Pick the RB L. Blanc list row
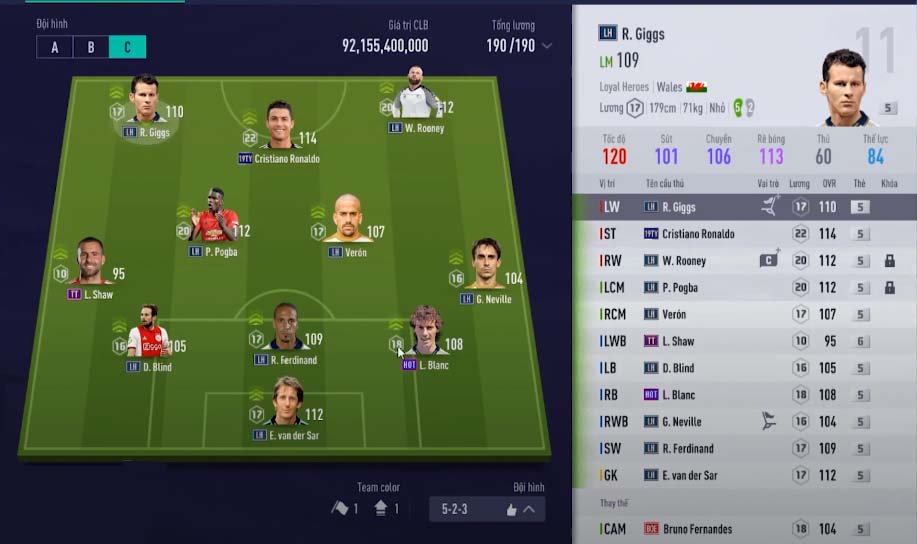The height and width of the screenshot is (544, 917). [x=743, y=395]
